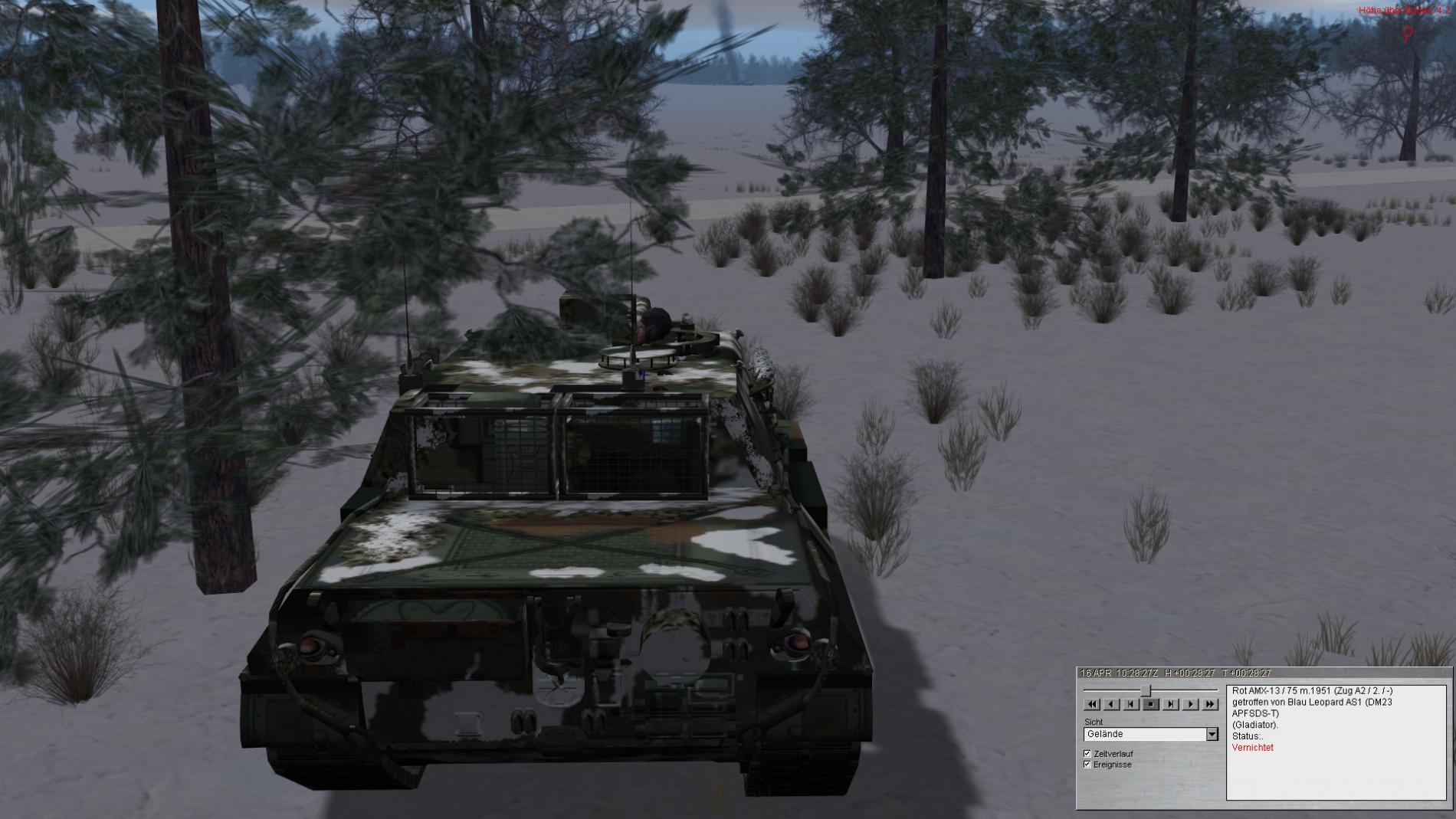This screenshot has height=819, width=1456.
Task: Toggle the Zeitverlauf checkbox
Action: click(1087, 754)
